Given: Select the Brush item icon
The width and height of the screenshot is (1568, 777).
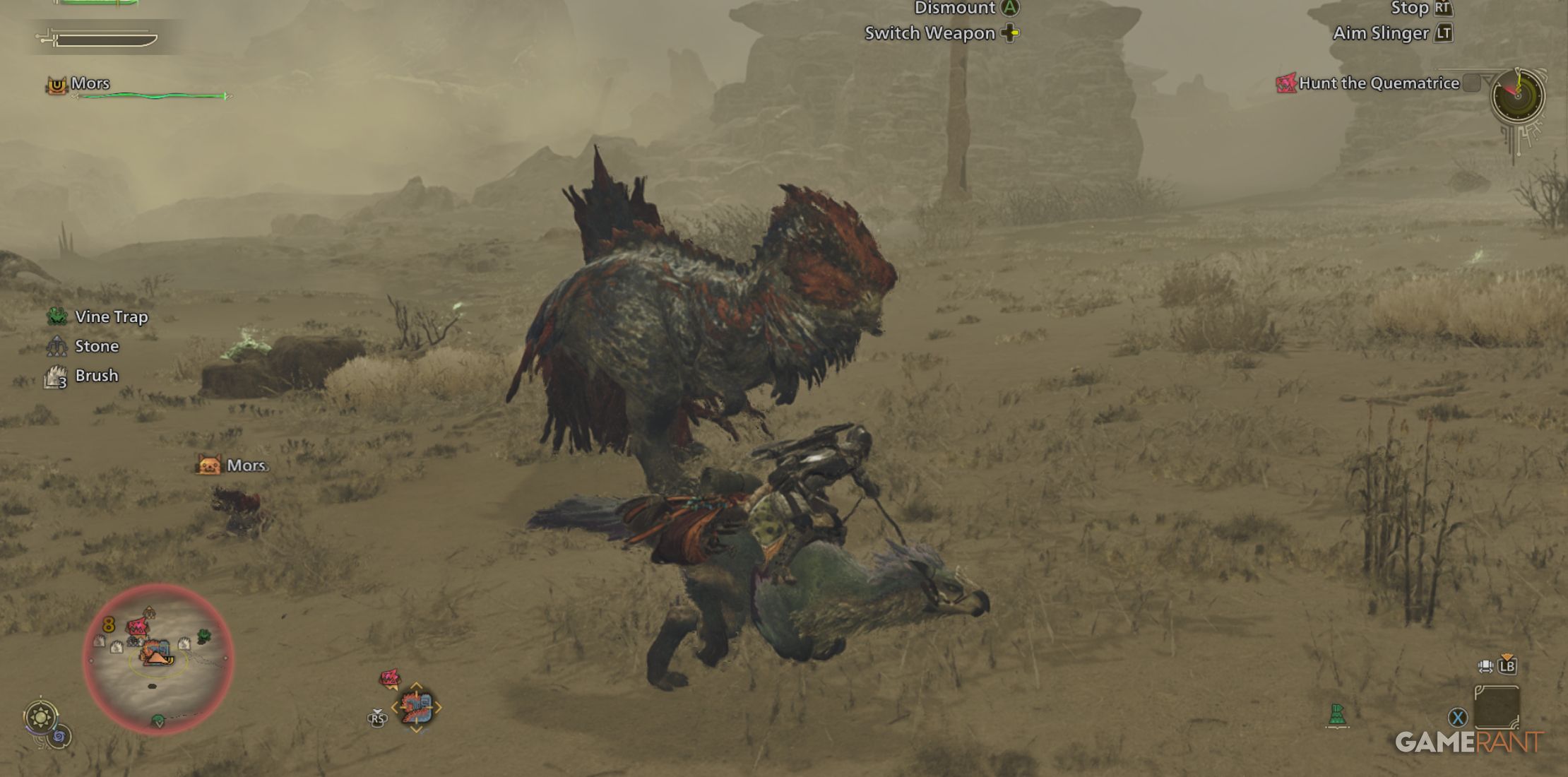Looking at the screenshot, I should [x=55, y=376].
